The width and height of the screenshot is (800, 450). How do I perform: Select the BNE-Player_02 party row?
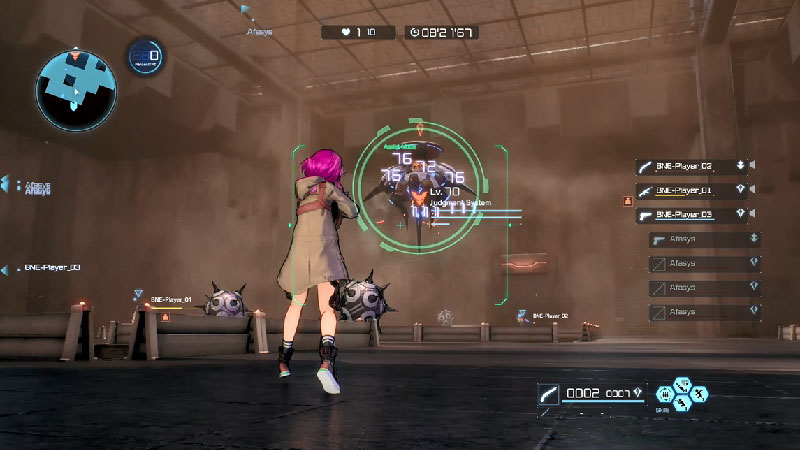point(692,165)
